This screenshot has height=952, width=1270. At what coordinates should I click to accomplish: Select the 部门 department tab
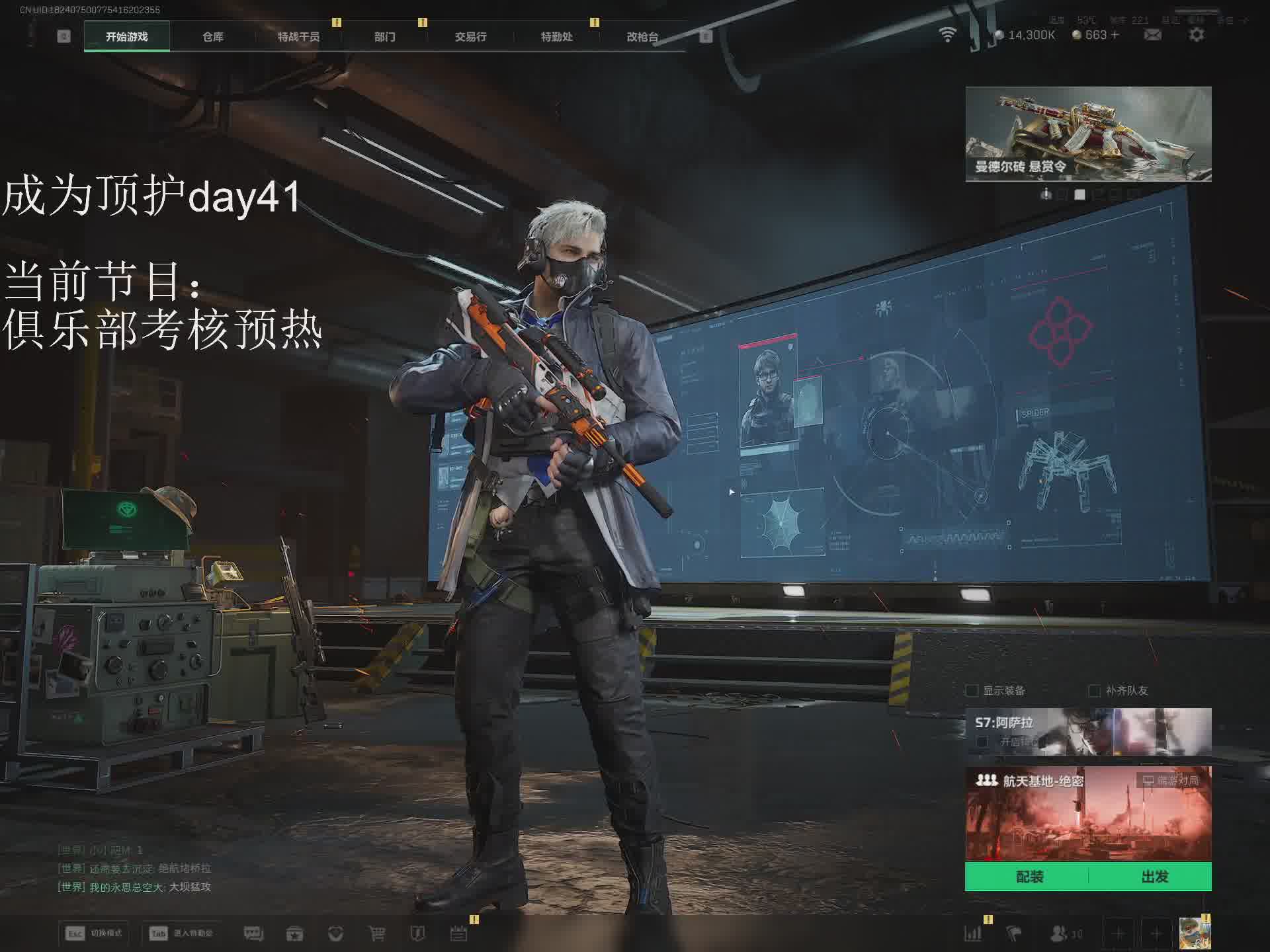click(x=384, y=37)
